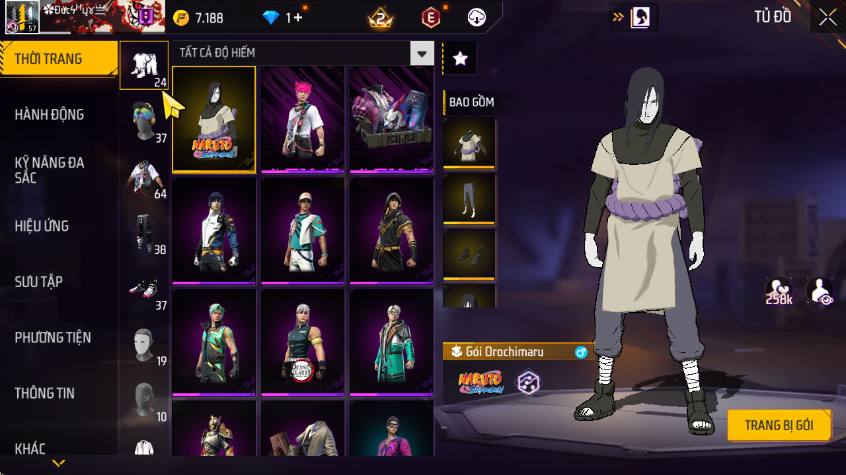Select the Orochimaru bundle thumbnail
The width and height of the screenshot is (846, 475).
coord(214,119)
